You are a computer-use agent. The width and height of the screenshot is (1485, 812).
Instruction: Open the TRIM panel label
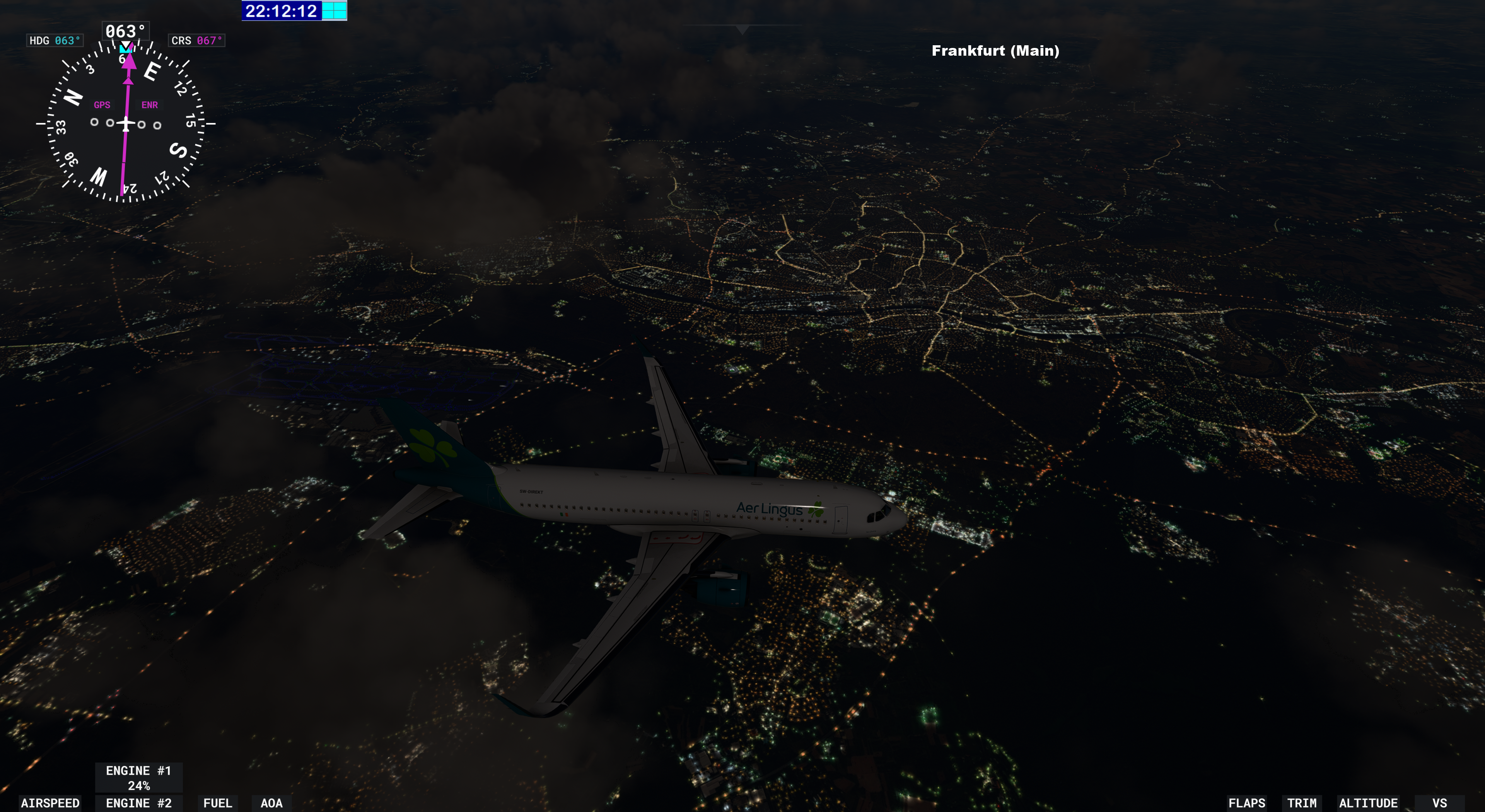(1302, 803)
